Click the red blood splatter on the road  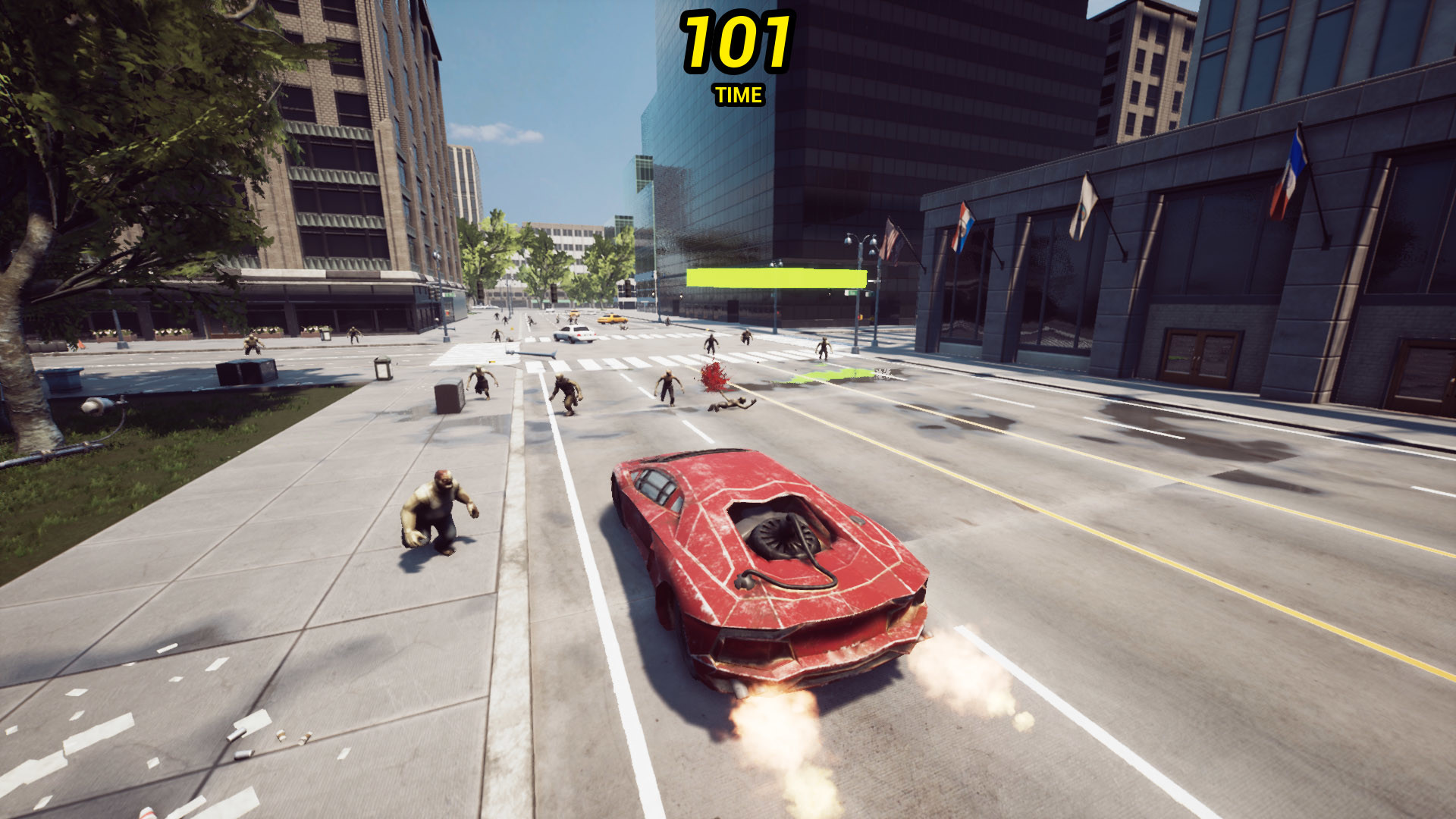tap(713, 375)
